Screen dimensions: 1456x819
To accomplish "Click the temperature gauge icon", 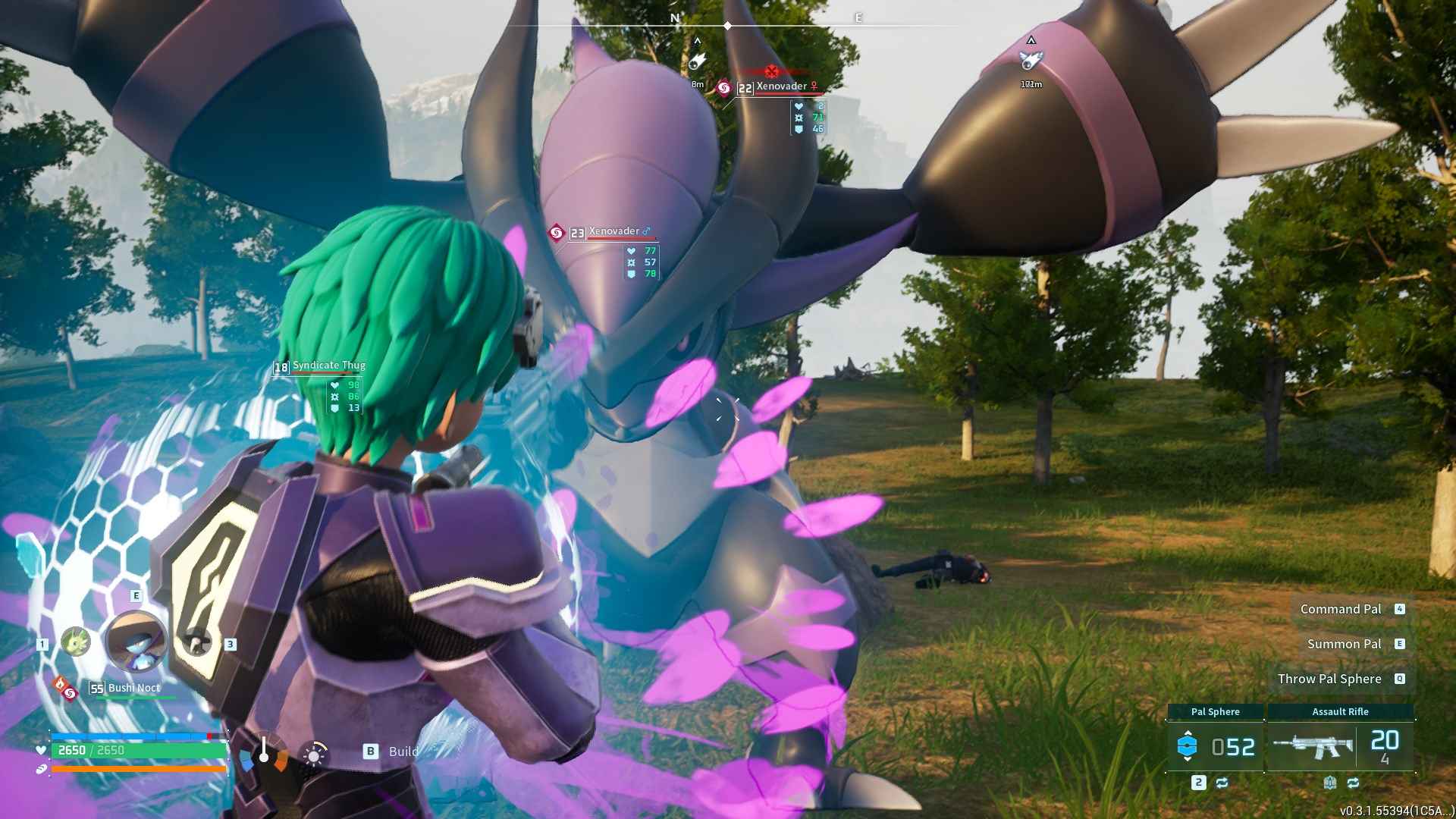I will pyautogui.click(x=264, y=752).
